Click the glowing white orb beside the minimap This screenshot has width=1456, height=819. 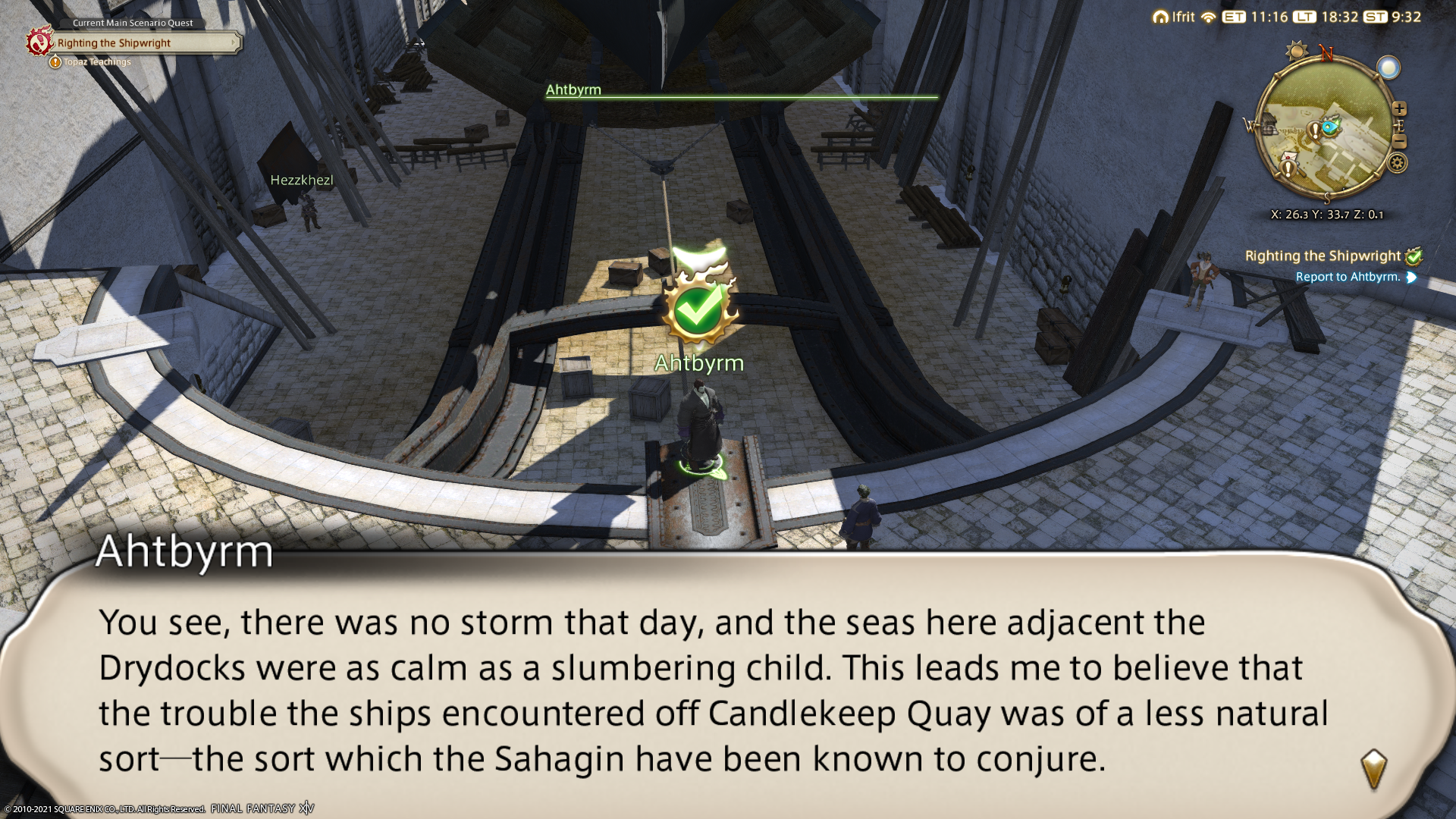[x=1389, y=68]
